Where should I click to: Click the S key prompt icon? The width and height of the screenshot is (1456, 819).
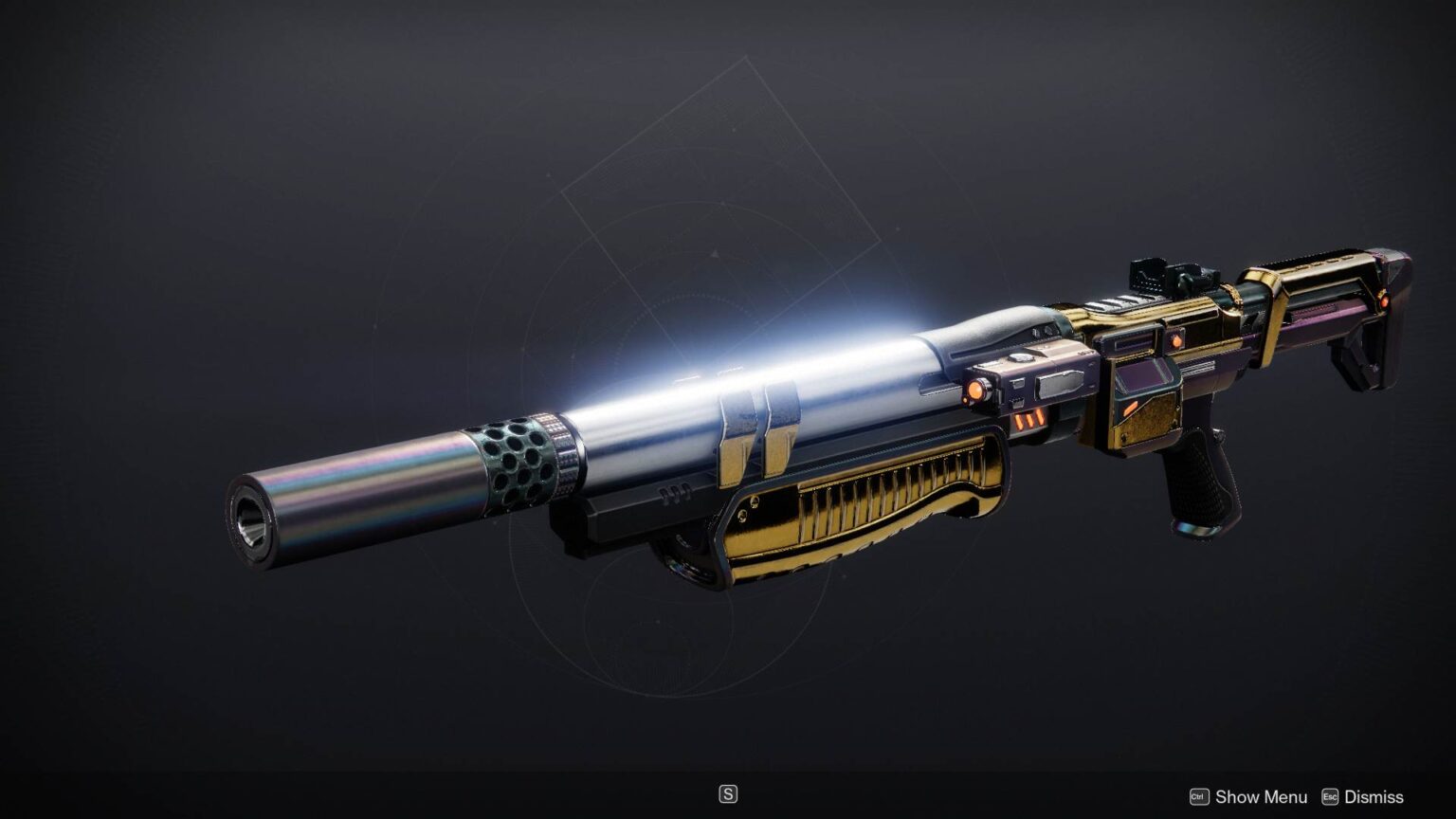tap(728, 793)
